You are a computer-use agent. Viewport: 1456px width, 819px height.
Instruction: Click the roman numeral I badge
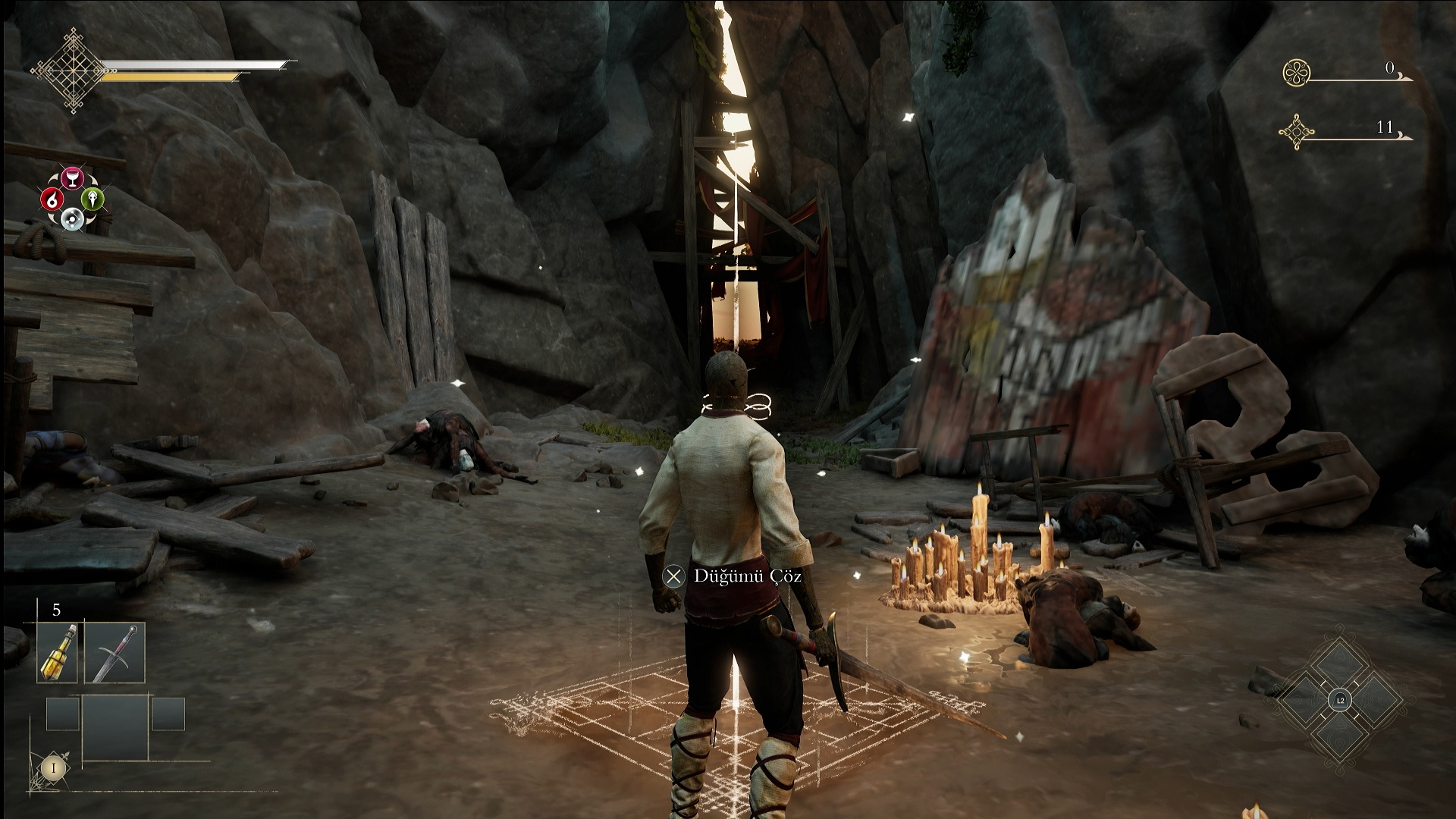click(x=53, y=767)
